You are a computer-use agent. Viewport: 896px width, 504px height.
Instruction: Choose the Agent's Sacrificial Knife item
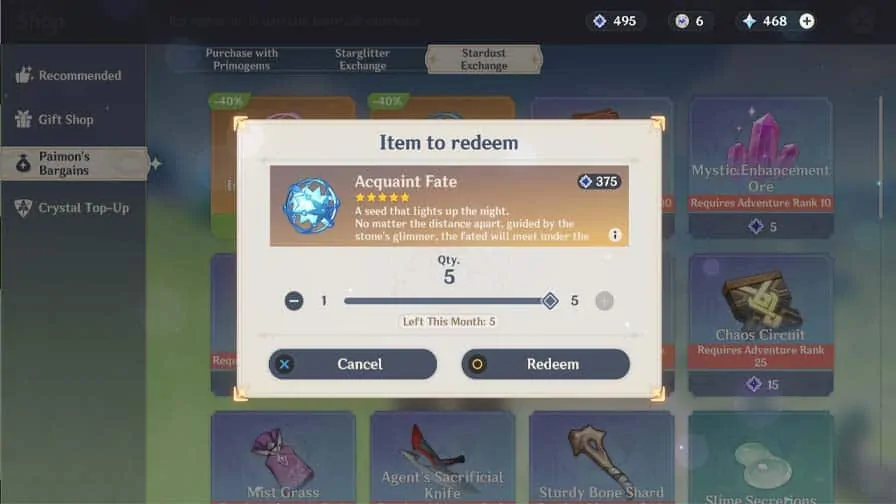[x=442, y=458]
